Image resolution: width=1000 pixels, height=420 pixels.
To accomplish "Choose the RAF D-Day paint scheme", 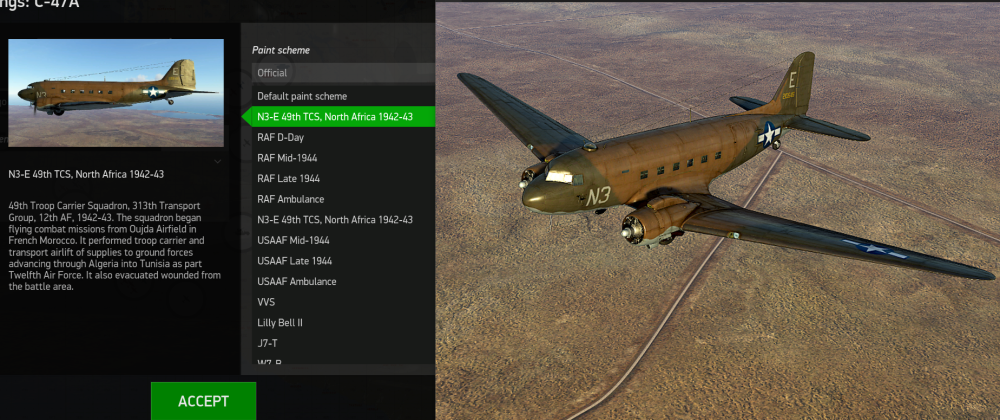I will 281,137.
